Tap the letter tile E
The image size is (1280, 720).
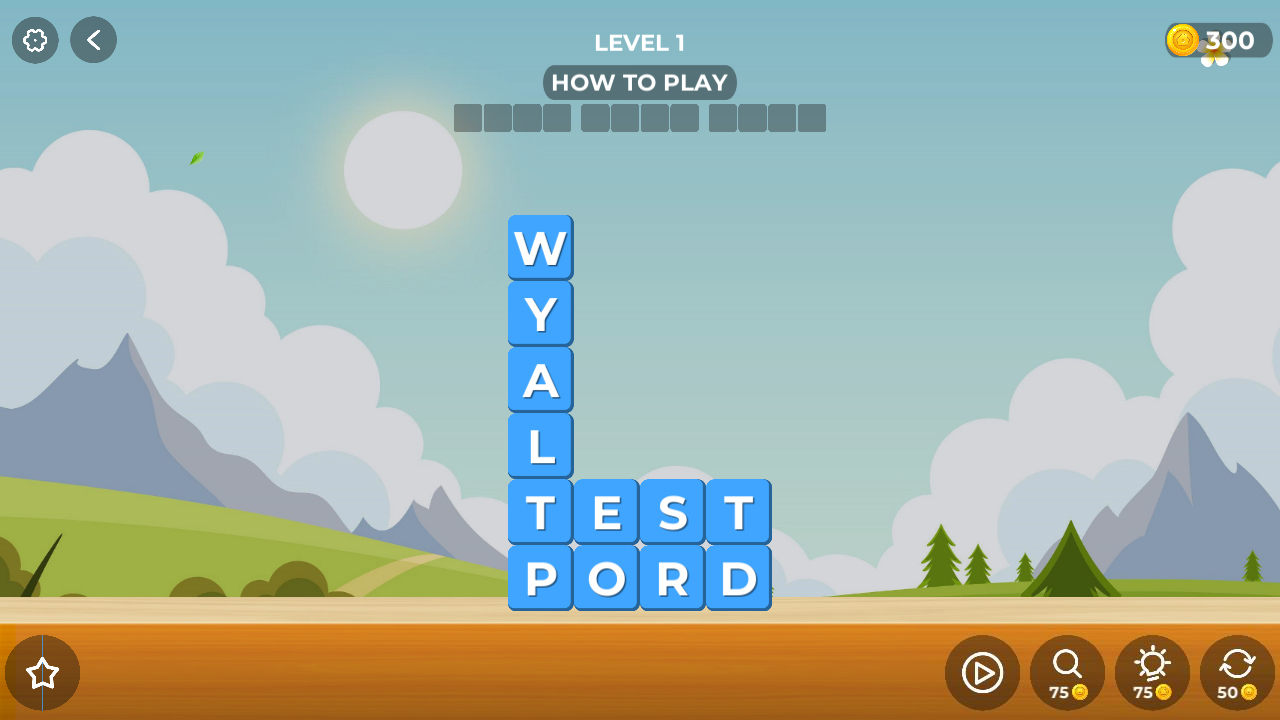[x=606, y=511]
